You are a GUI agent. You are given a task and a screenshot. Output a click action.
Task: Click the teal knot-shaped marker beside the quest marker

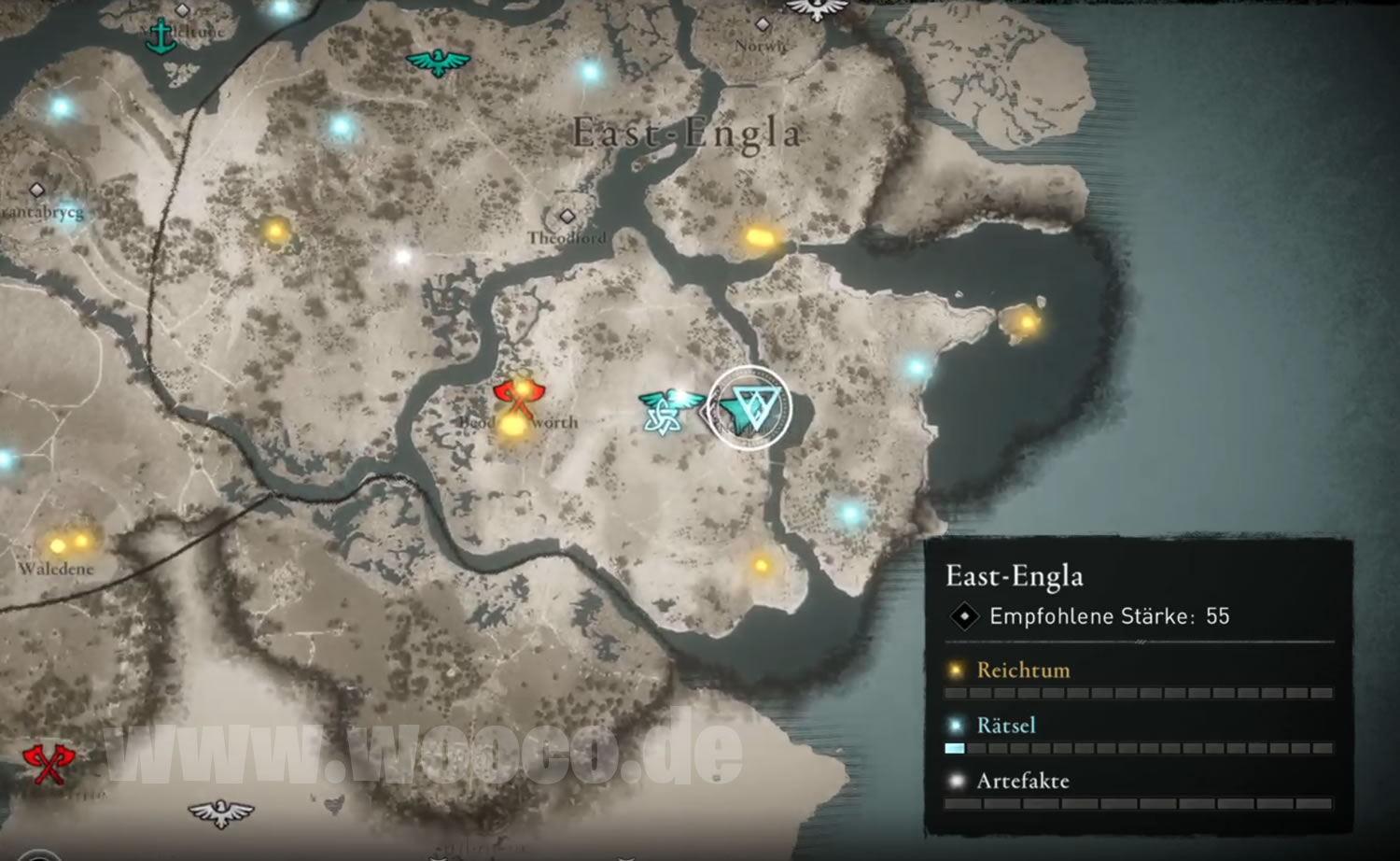click(662, 413)
